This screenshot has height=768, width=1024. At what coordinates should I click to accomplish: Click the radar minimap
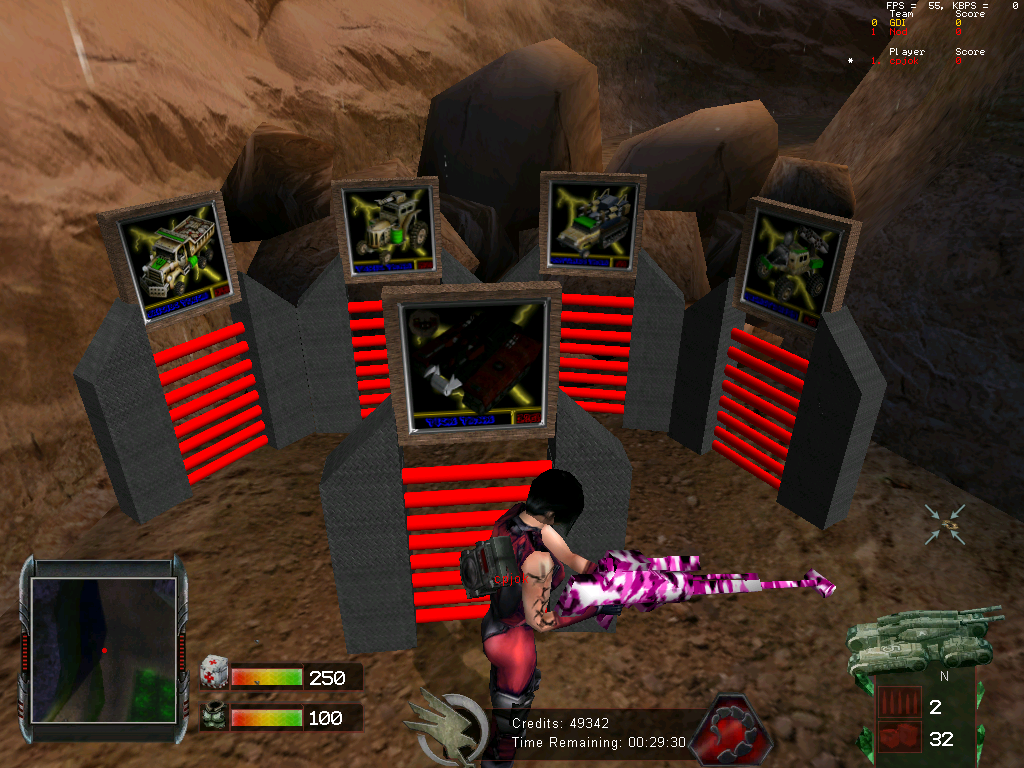tap(103, 649)
